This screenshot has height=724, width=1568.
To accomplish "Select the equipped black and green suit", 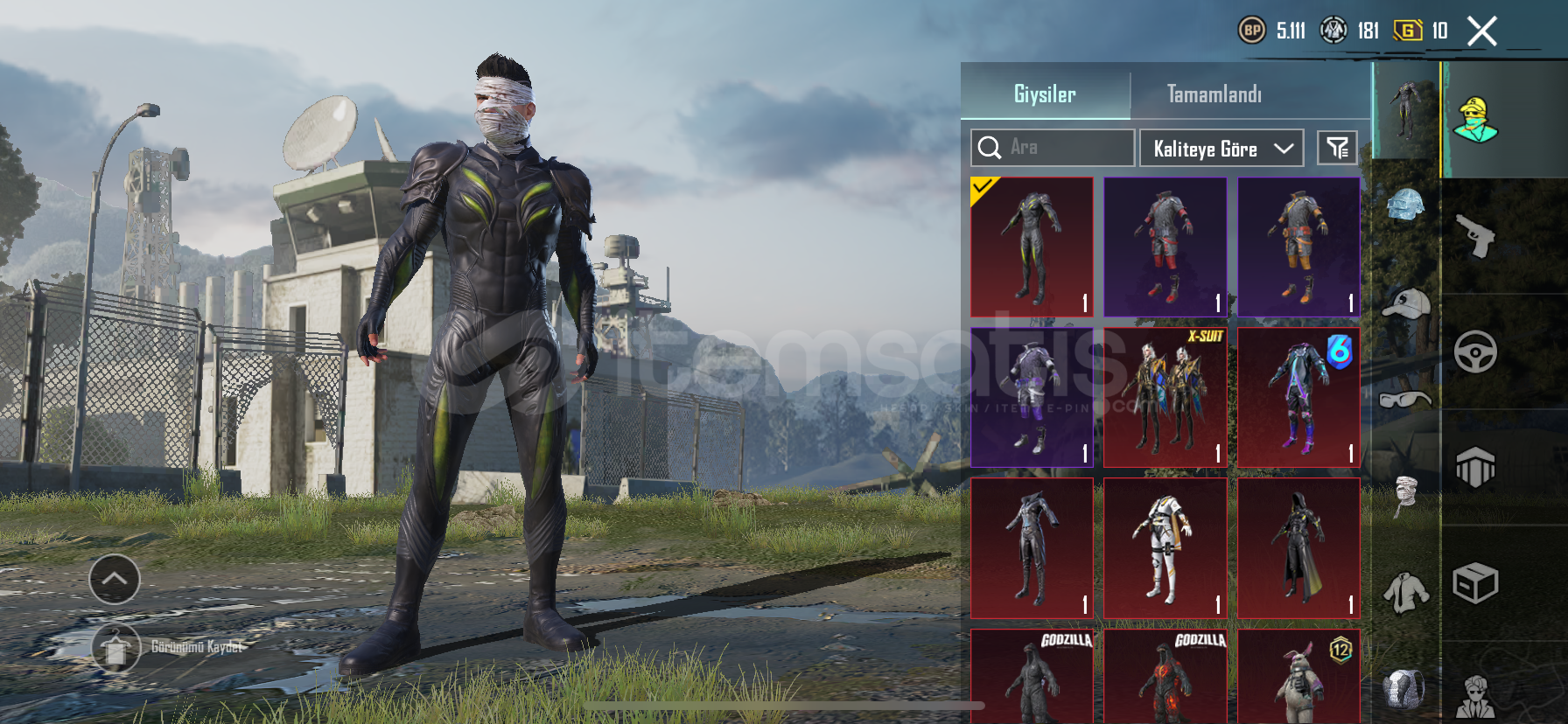I will point(1032,247).
